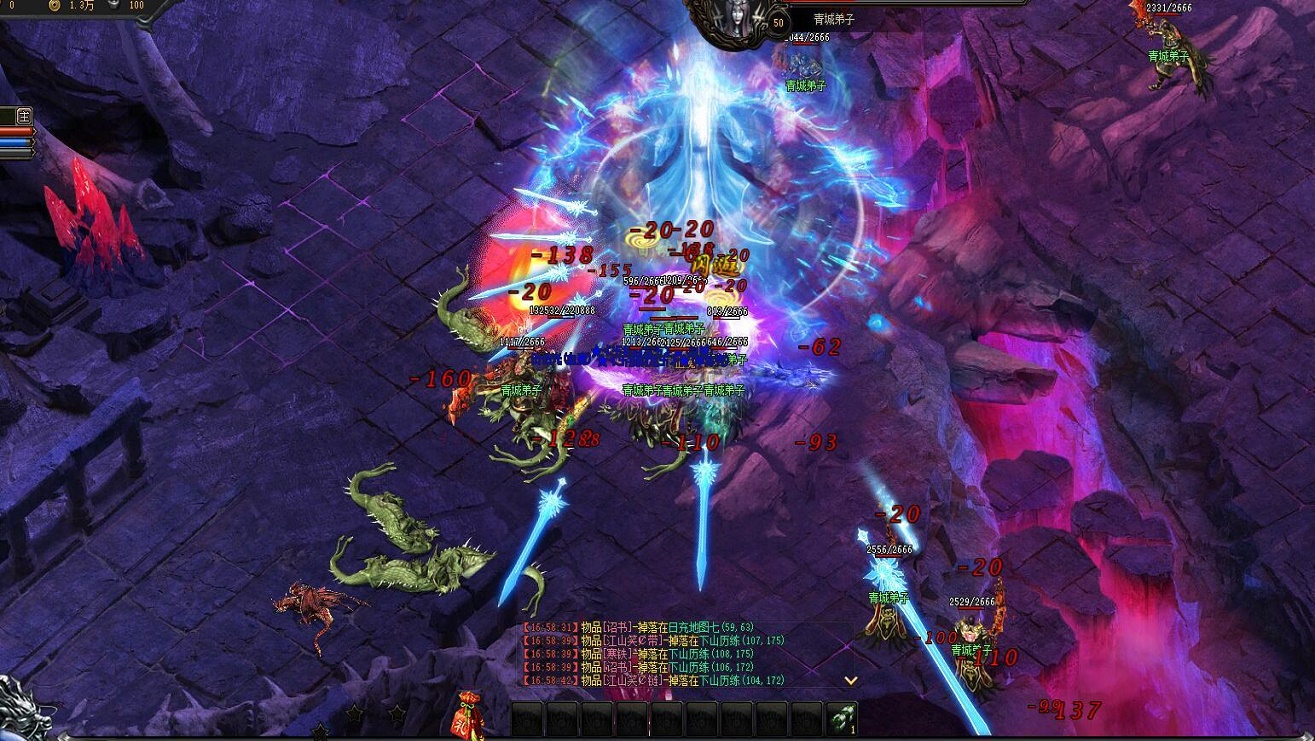1315x741 pixels.
Task: Toggle the 主 button beside the health bars
Action: [23, 116]
